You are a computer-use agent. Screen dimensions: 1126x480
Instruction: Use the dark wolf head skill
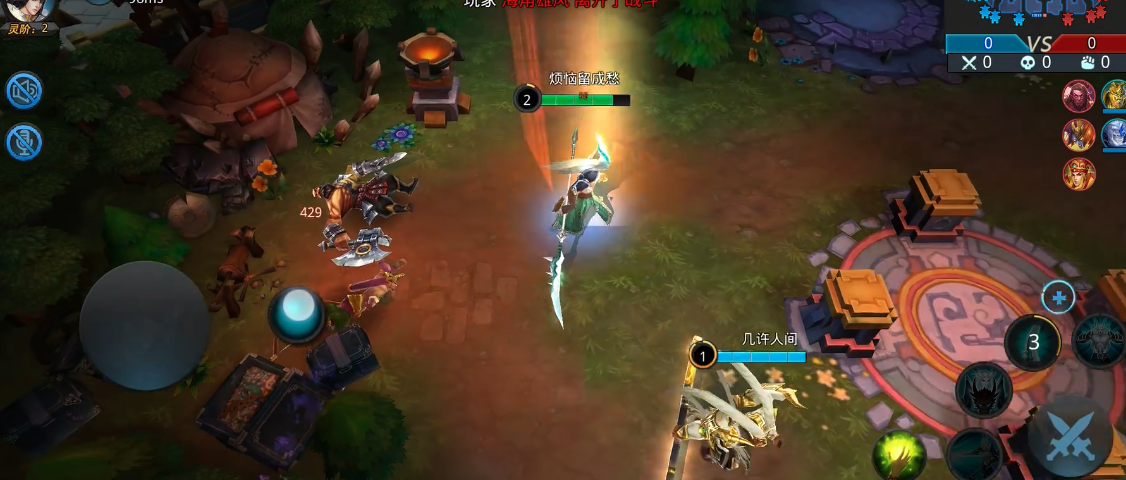(x=984, y=390)
